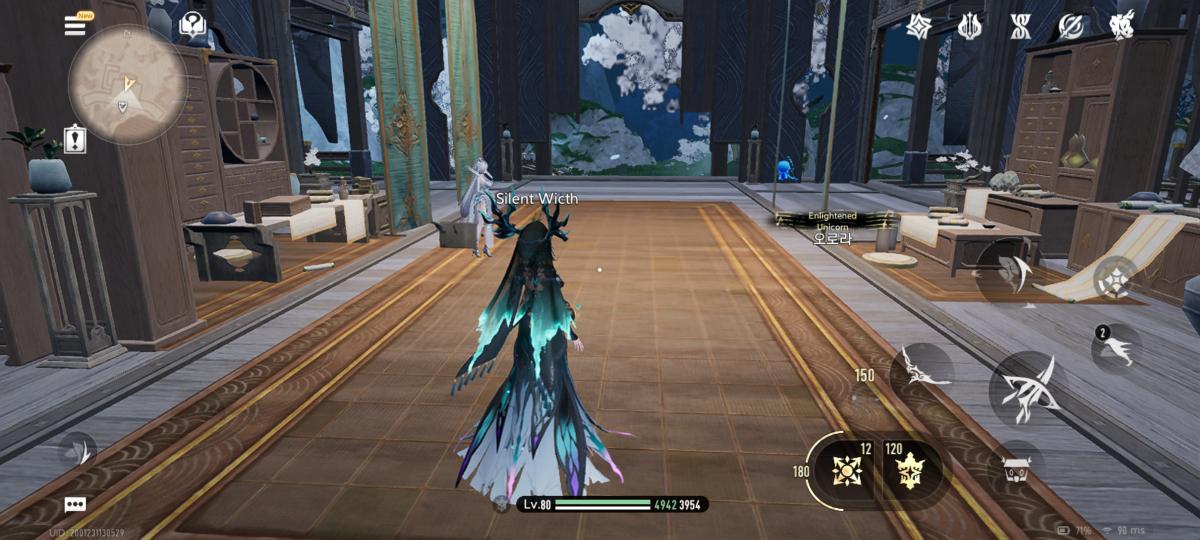Select the S-shaped hourglass icon in top bar

point(1020,27)
